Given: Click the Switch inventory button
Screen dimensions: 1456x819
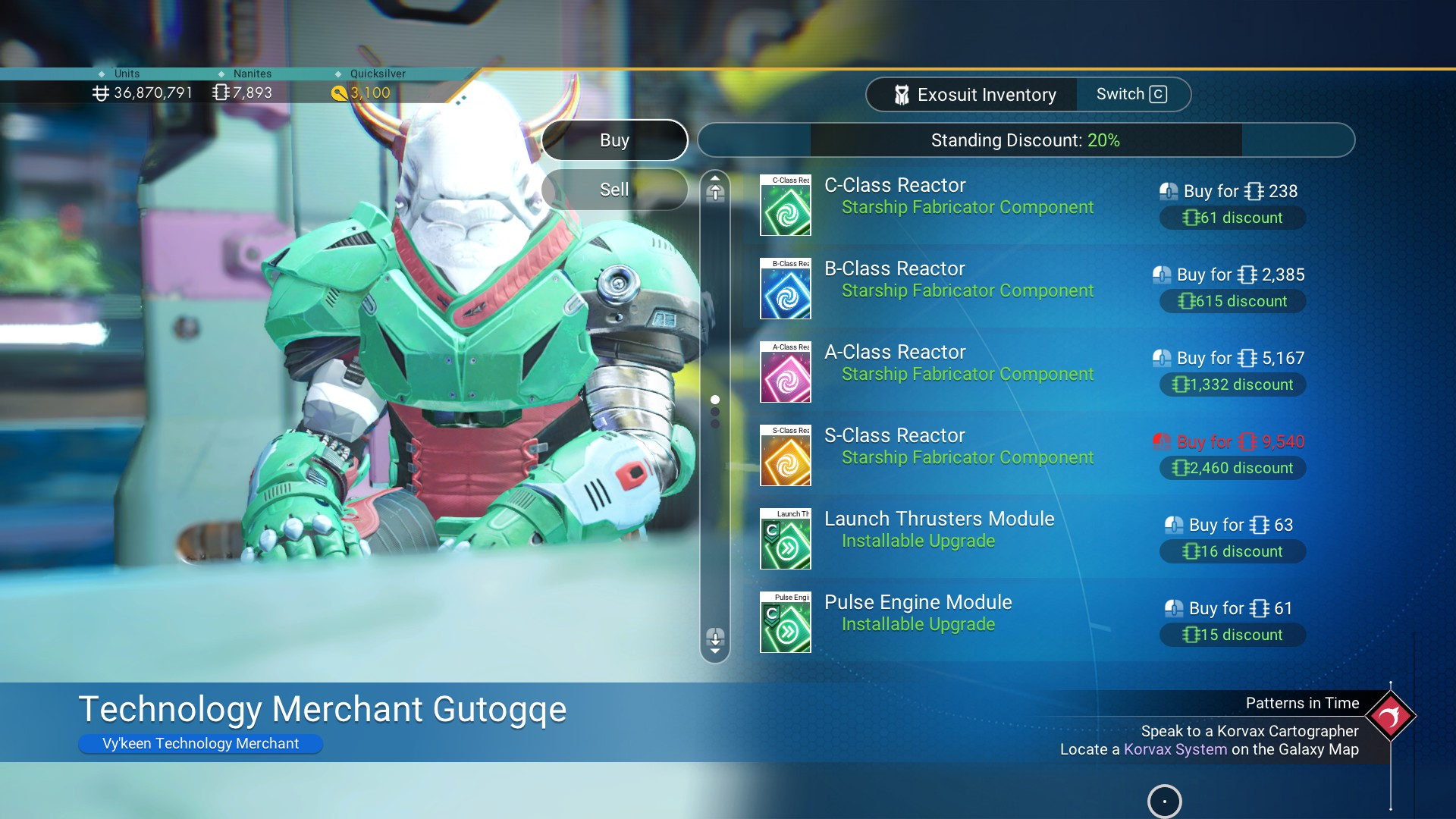Looking at the screenshot, I should (1131, 95).
